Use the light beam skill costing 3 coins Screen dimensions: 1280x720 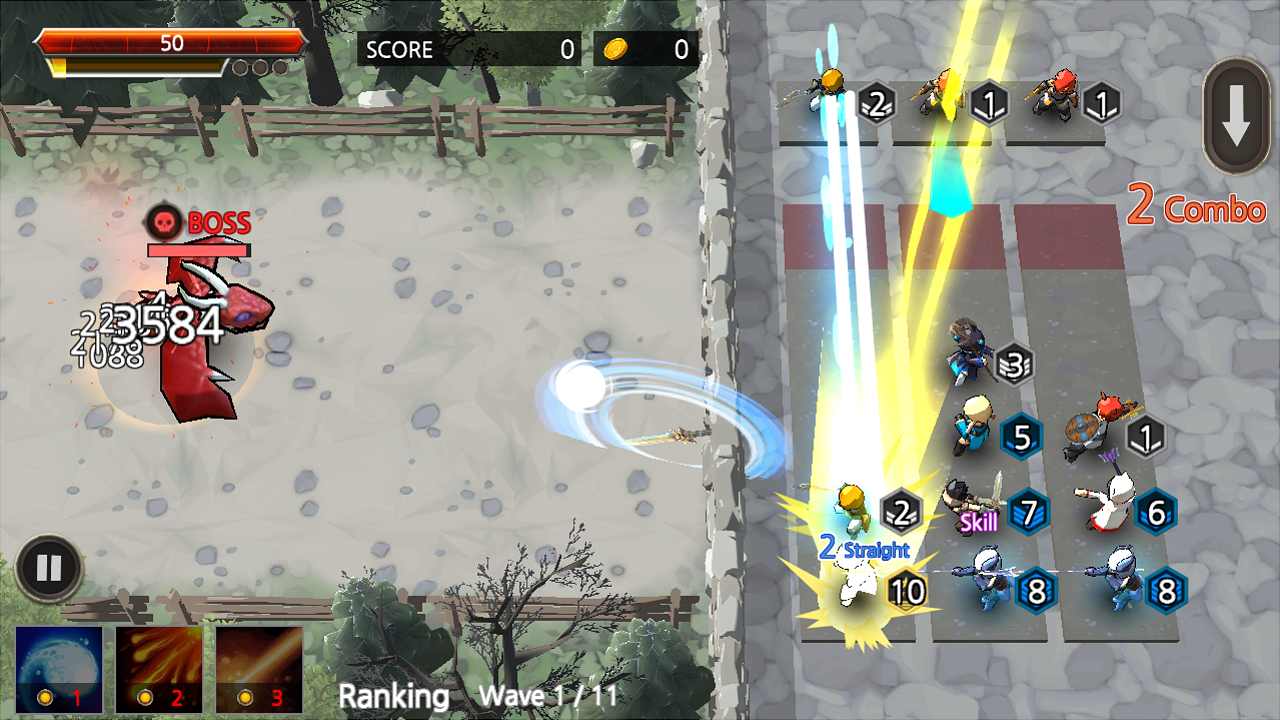click(258, 670)
